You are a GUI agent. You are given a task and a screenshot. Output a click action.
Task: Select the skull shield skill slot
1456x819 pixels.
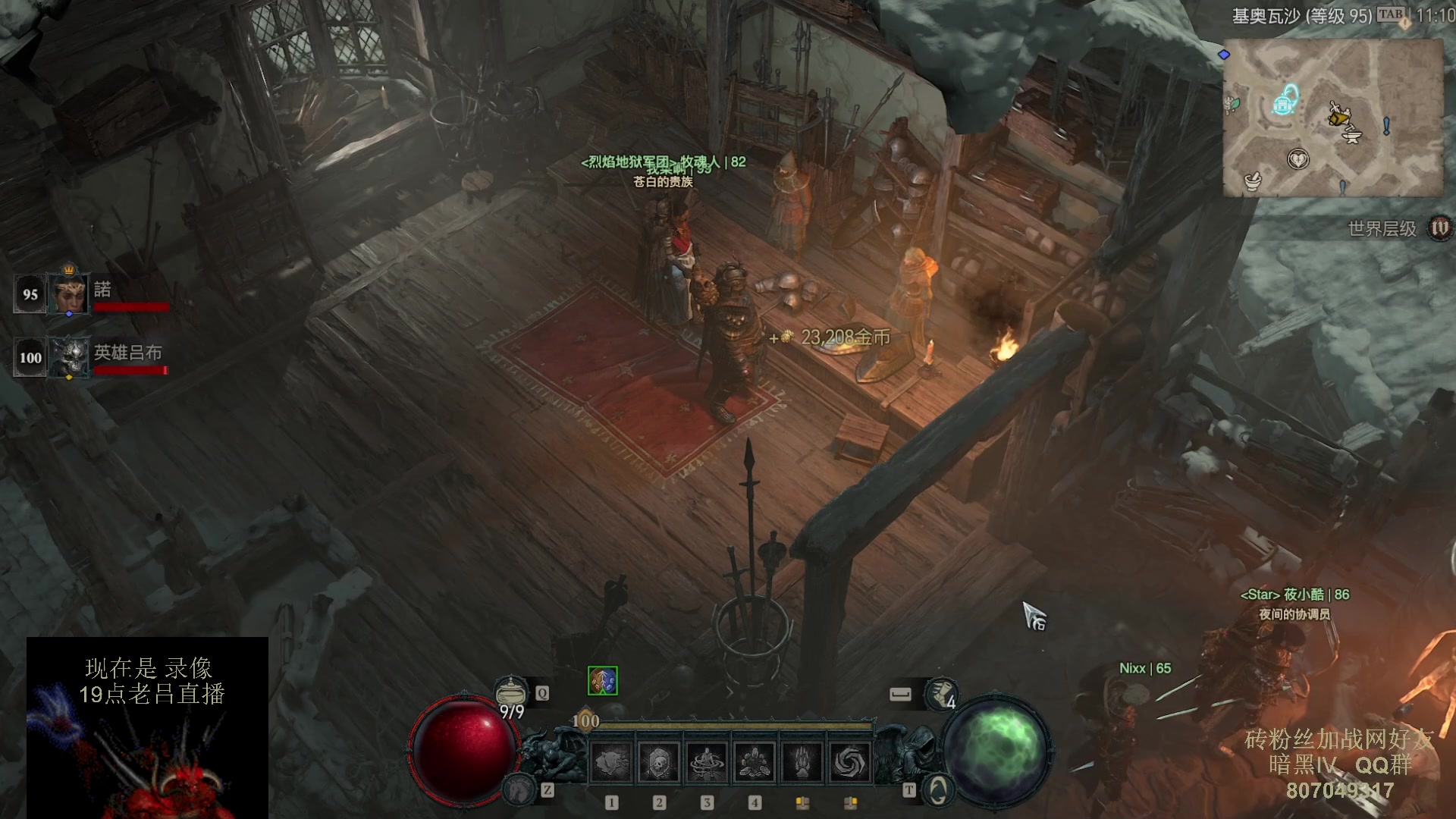[659, 761]
